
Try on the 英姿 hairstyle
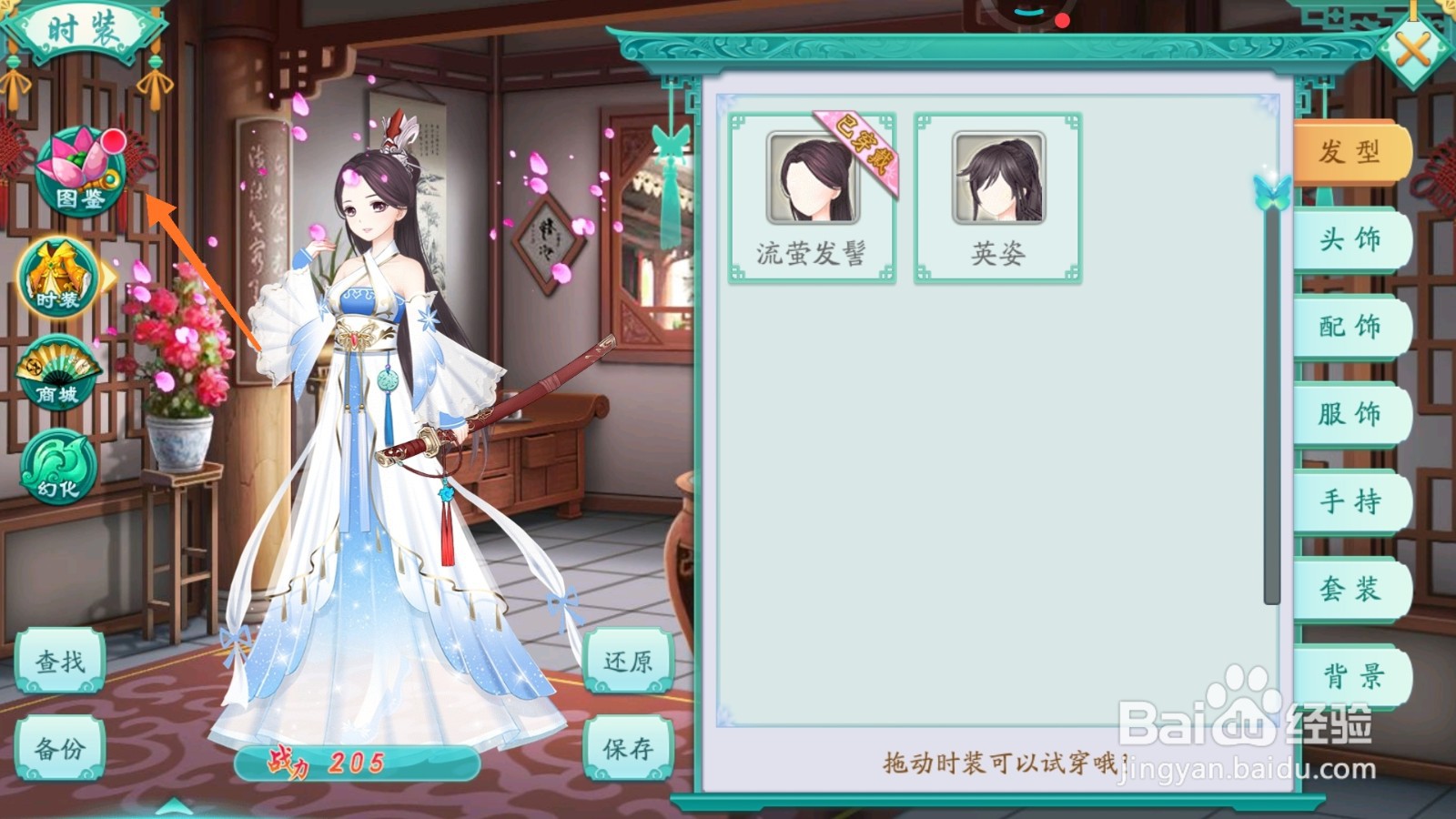(999, 177)
